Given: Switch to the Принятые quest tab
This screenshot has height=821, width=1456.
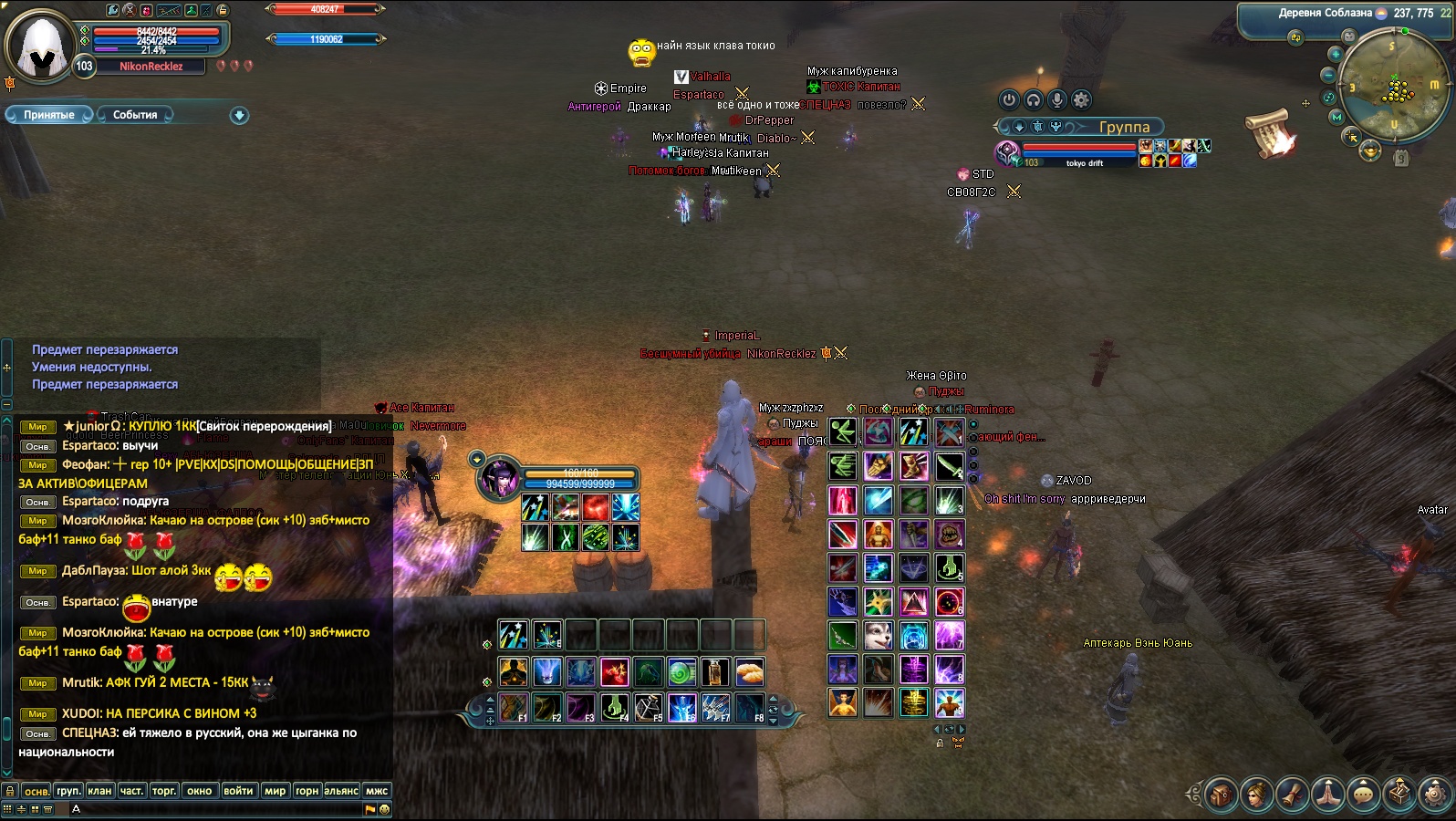Looking at the screenshot, I should click(x=48, y=115).
